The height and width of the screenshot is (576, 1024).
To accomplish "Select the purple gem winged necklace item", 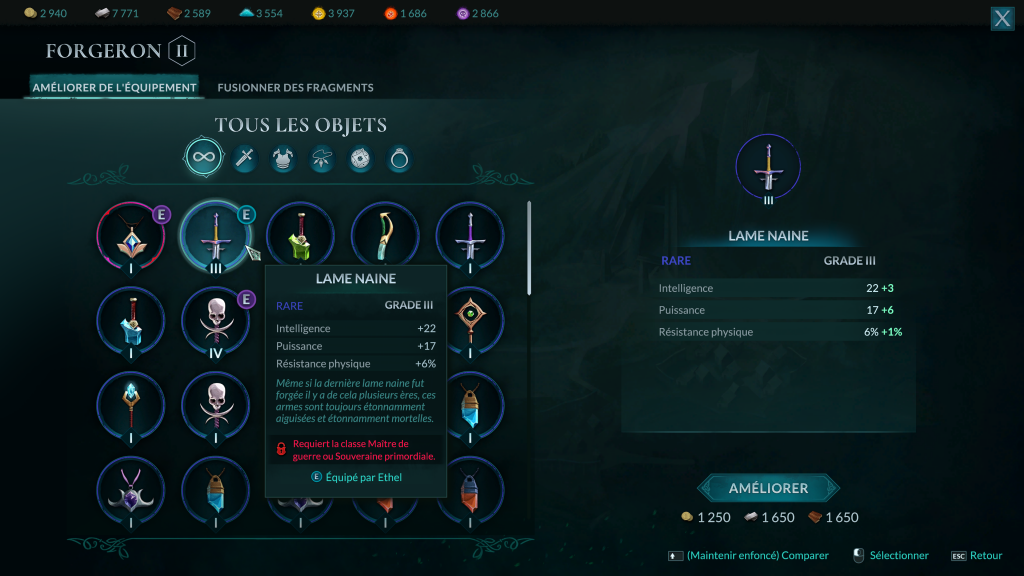I will tap(130, 490).
